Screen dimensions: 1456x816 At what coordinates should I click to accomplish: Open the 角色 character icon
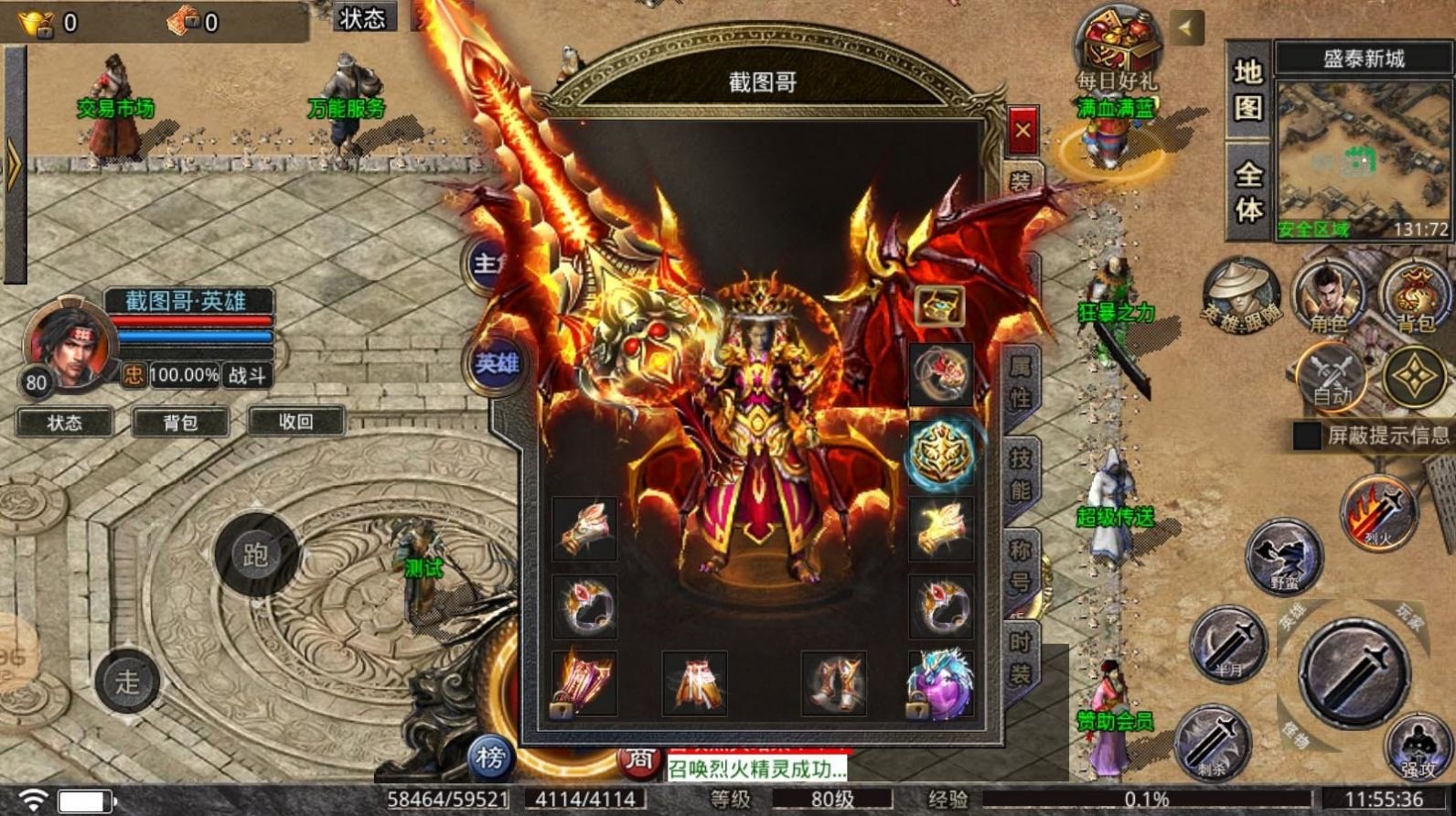[1328, 300]
